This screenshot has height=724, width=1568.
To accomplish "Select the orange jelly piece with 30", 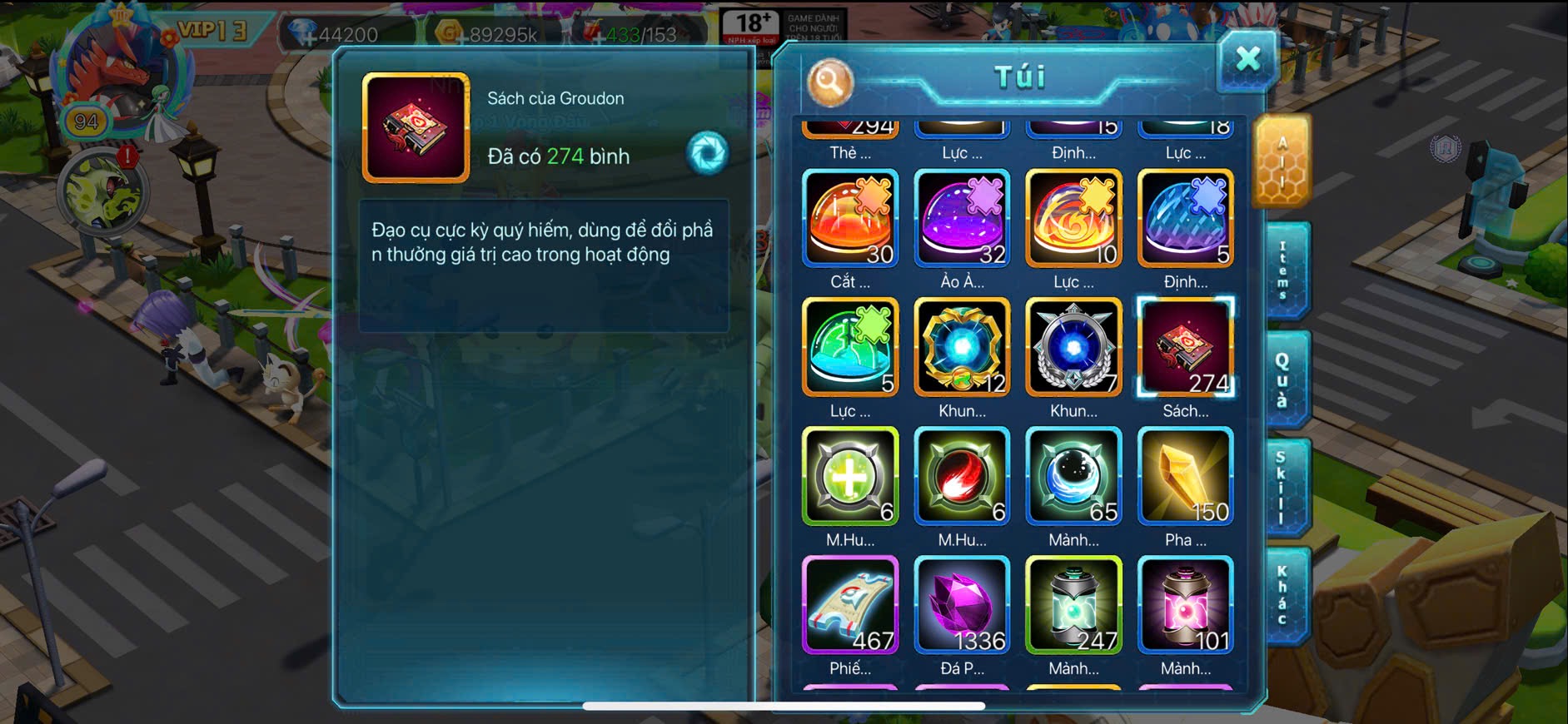I will 850,218.
